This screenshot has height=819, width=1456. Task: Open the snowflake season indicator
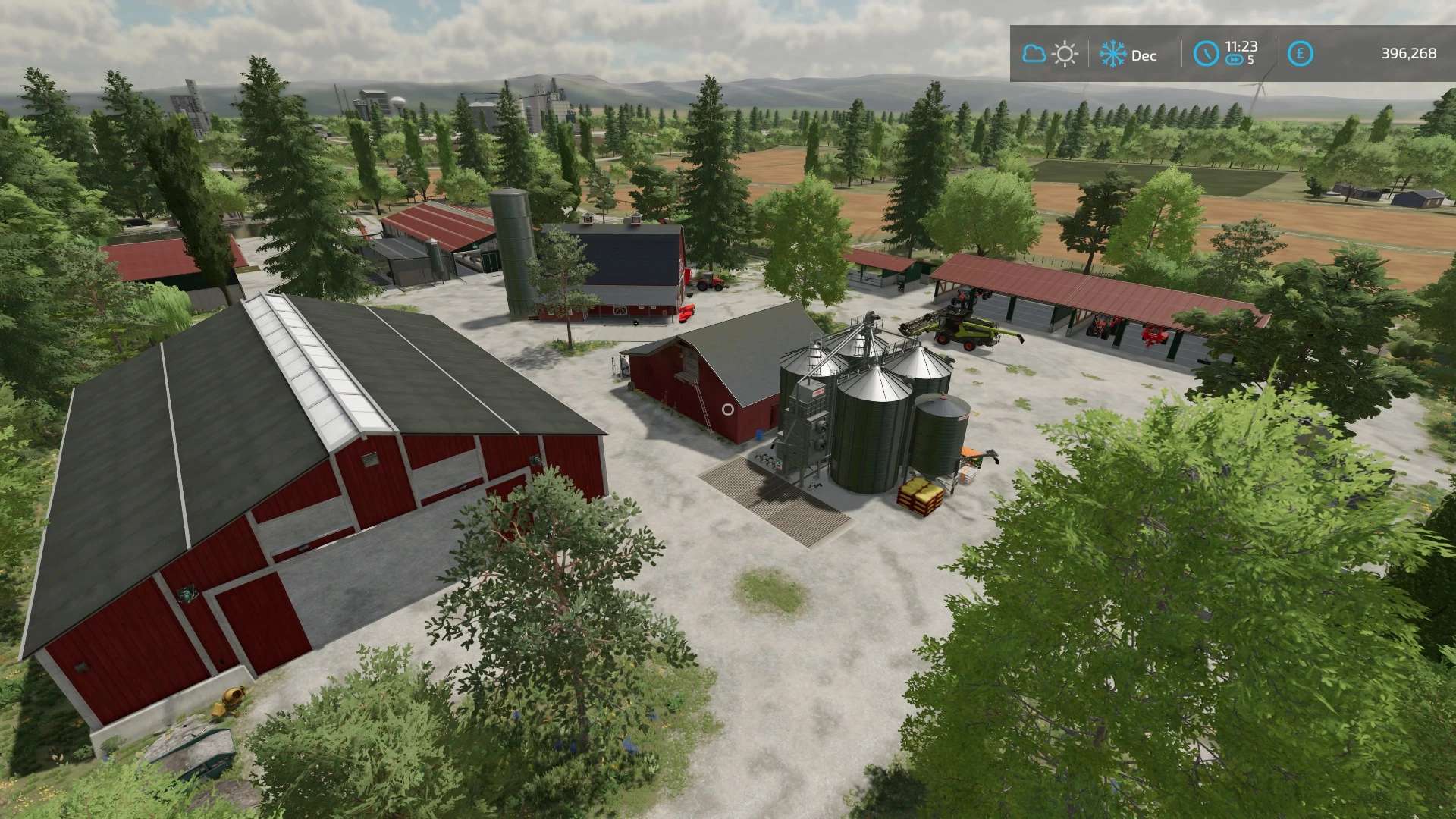click(1112, 54)
